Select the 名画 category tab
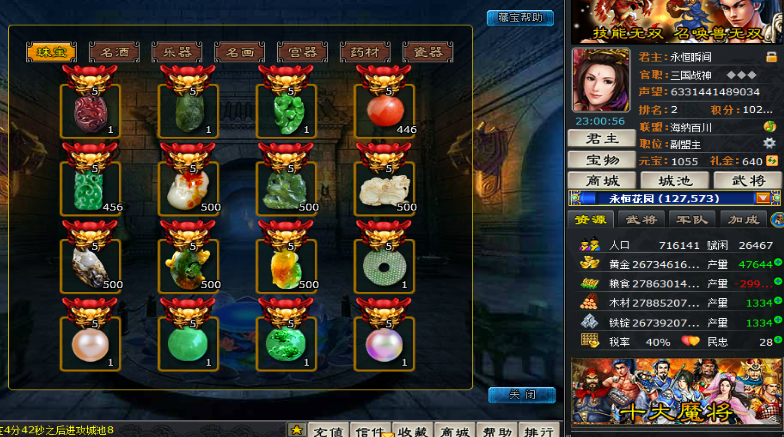This screenshot has width=784, height=437. 240,51
